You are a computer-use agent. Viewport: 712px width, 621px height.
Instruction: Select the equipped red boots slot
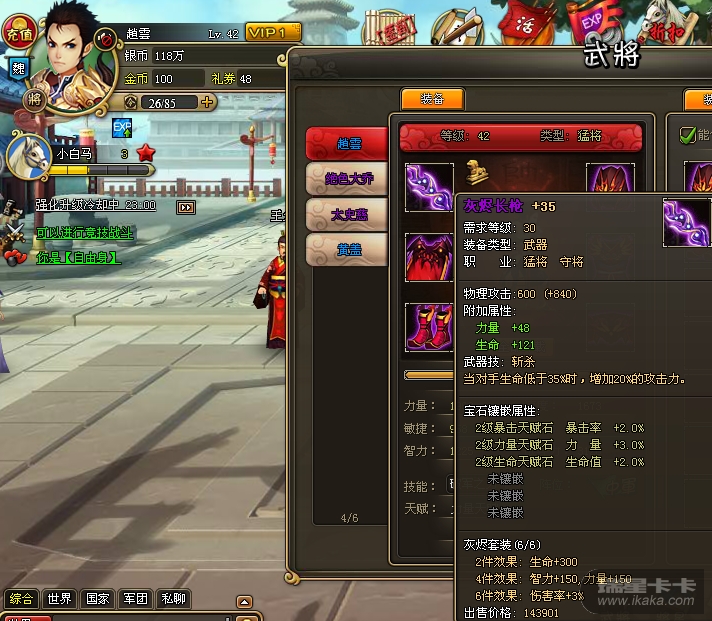pos(428,327)
